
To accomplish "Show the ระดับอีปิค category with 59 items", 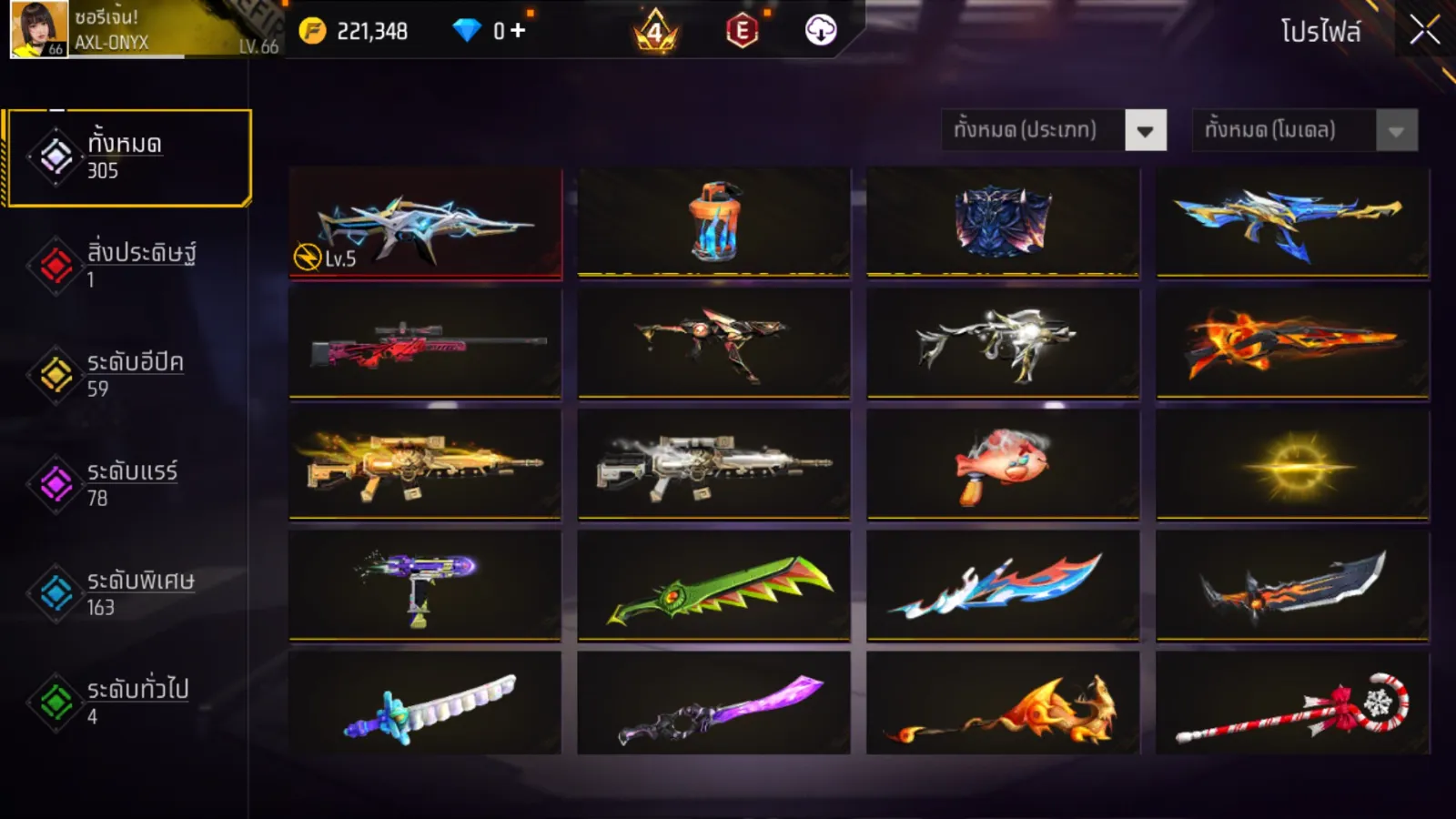I will point(127,375).
